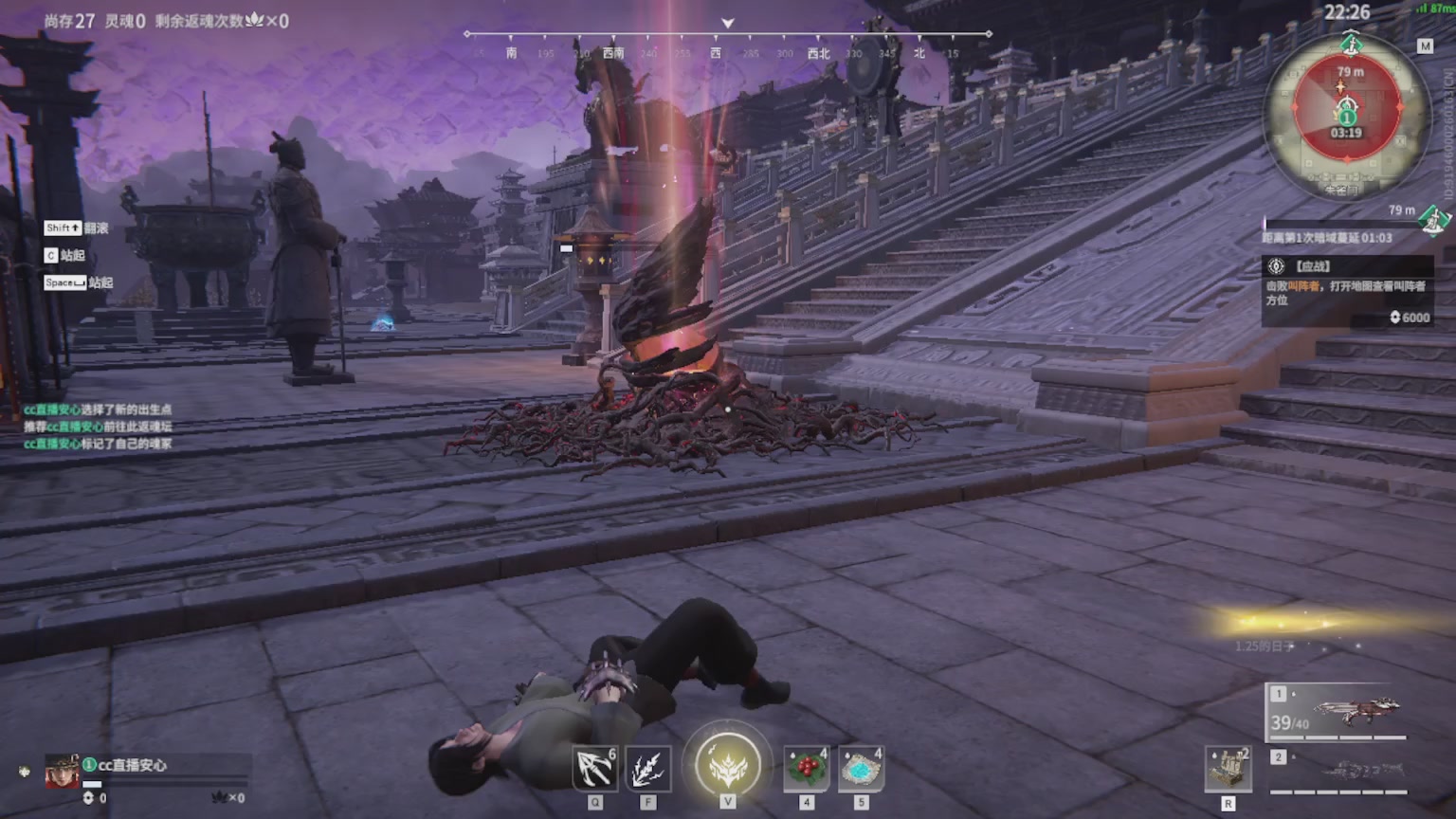Use the blue armor powder item

861,767
